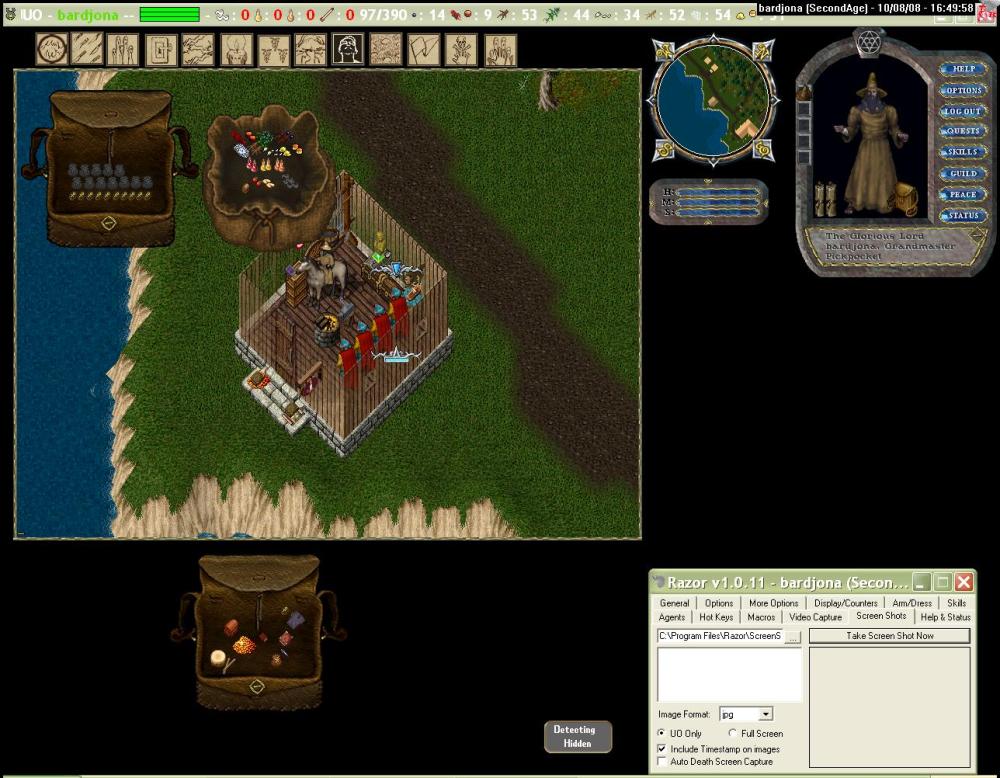1000x778 pixels.
Task: Switch to the Macros tab in Razor
Action: click(761, 617)
